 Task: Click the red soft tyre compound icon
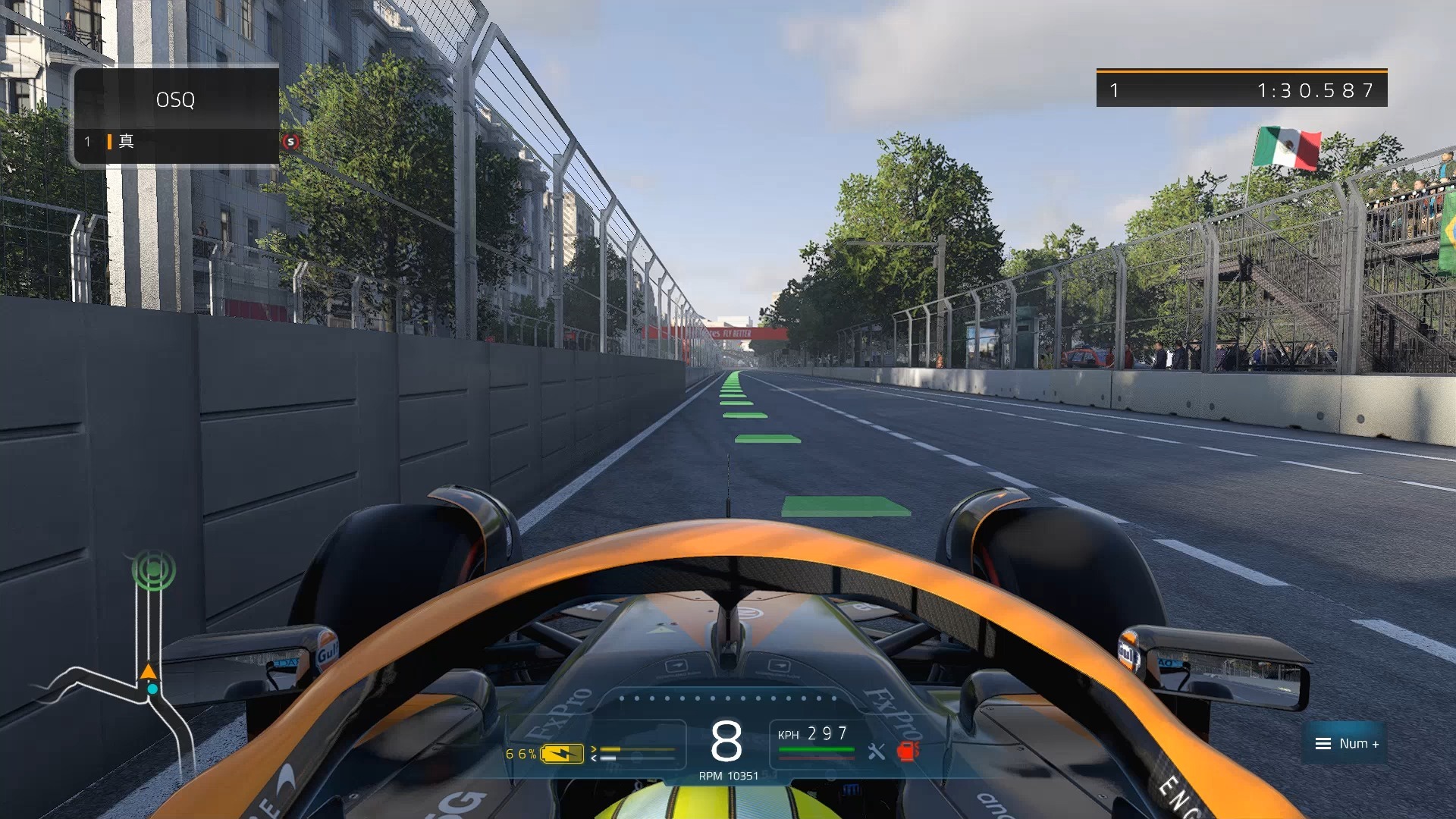tap(290, 142)
